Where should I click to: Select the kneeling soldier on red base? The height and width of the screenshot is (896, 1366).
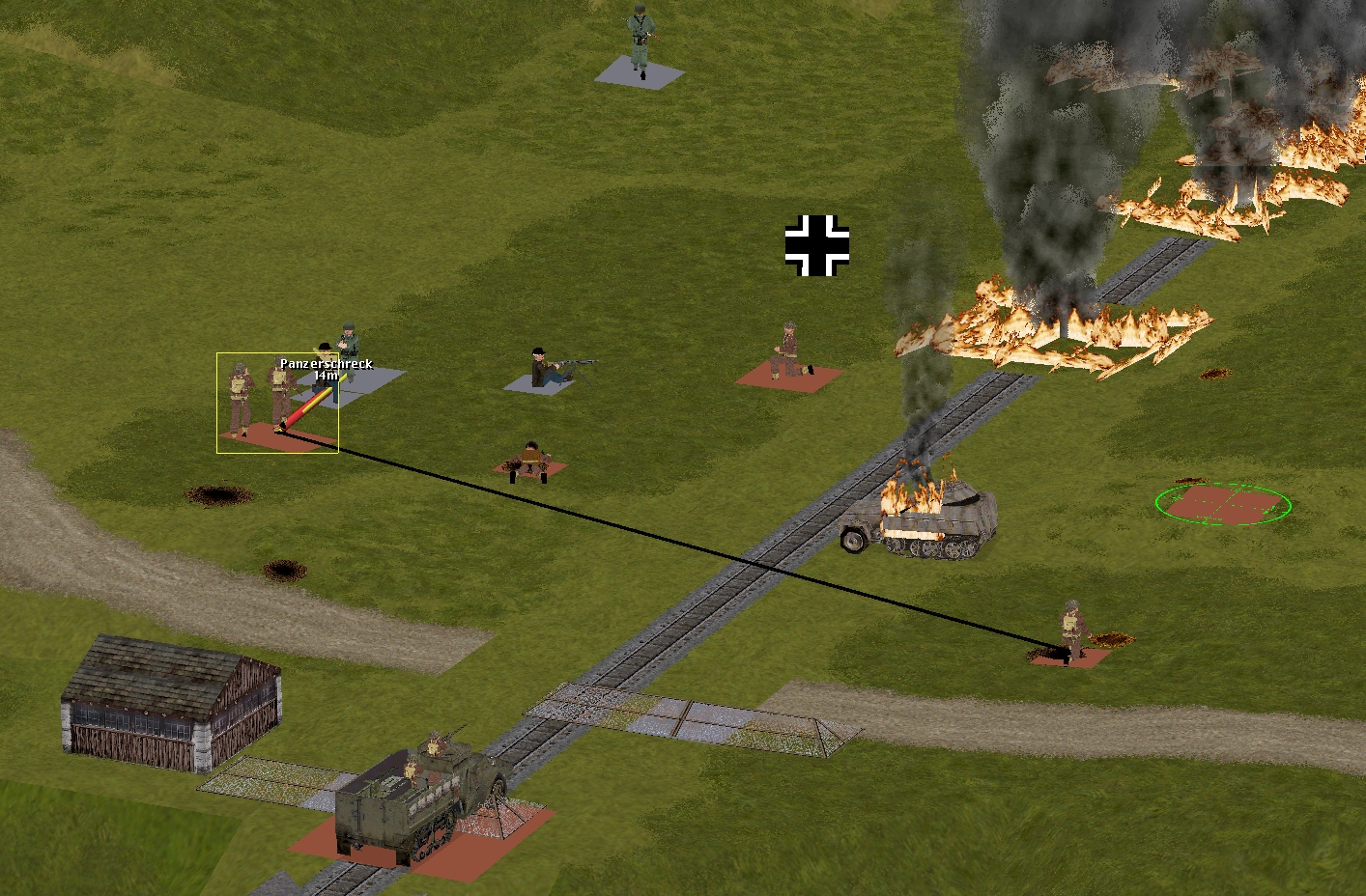click(x=790, y=352)
